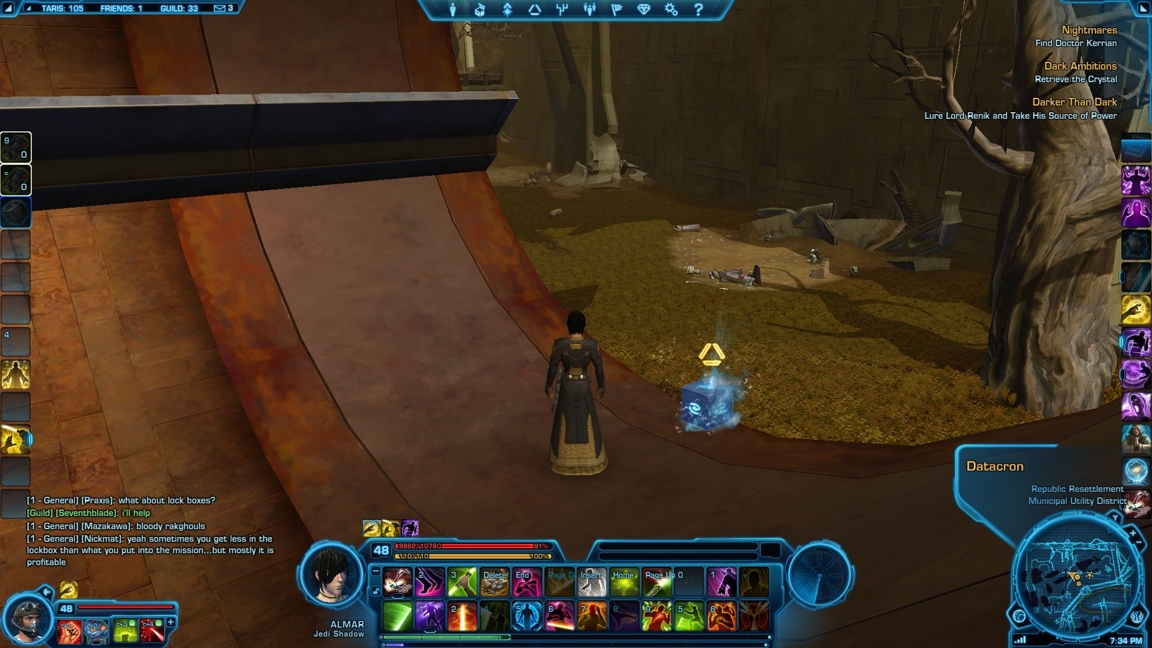Click the question mark help icon
This screenshot has height=648, width=1152.
(x=698, y=9)
